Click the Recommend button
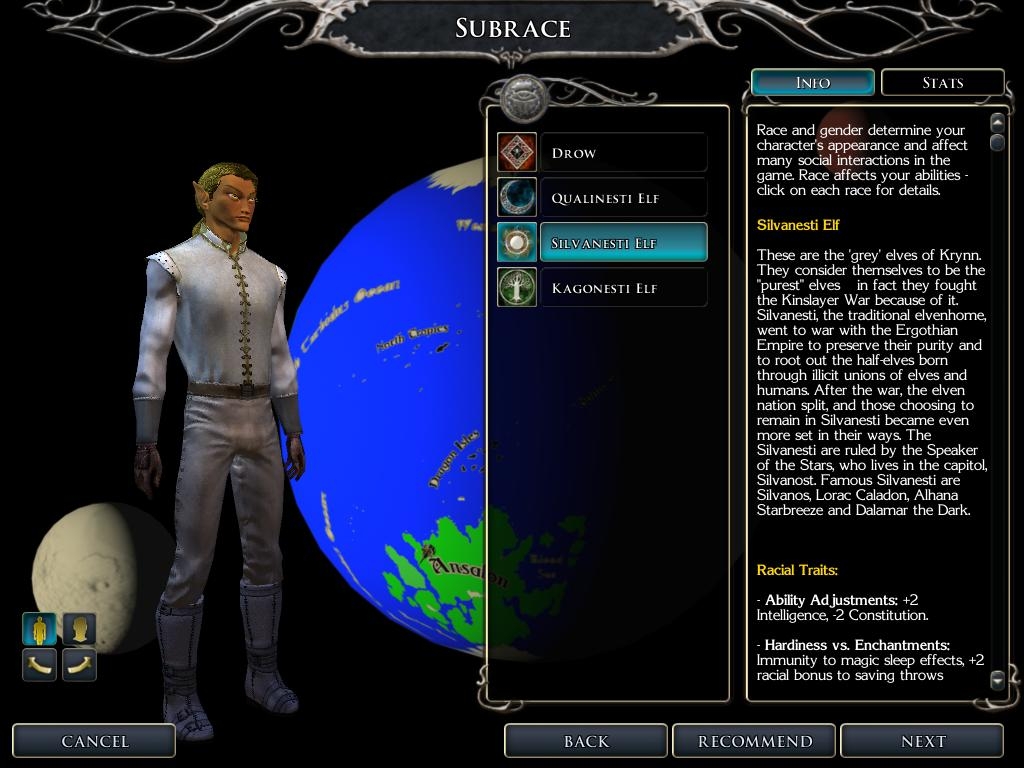The width and height of the screenshot is (1024, 768). pos(755,741)
